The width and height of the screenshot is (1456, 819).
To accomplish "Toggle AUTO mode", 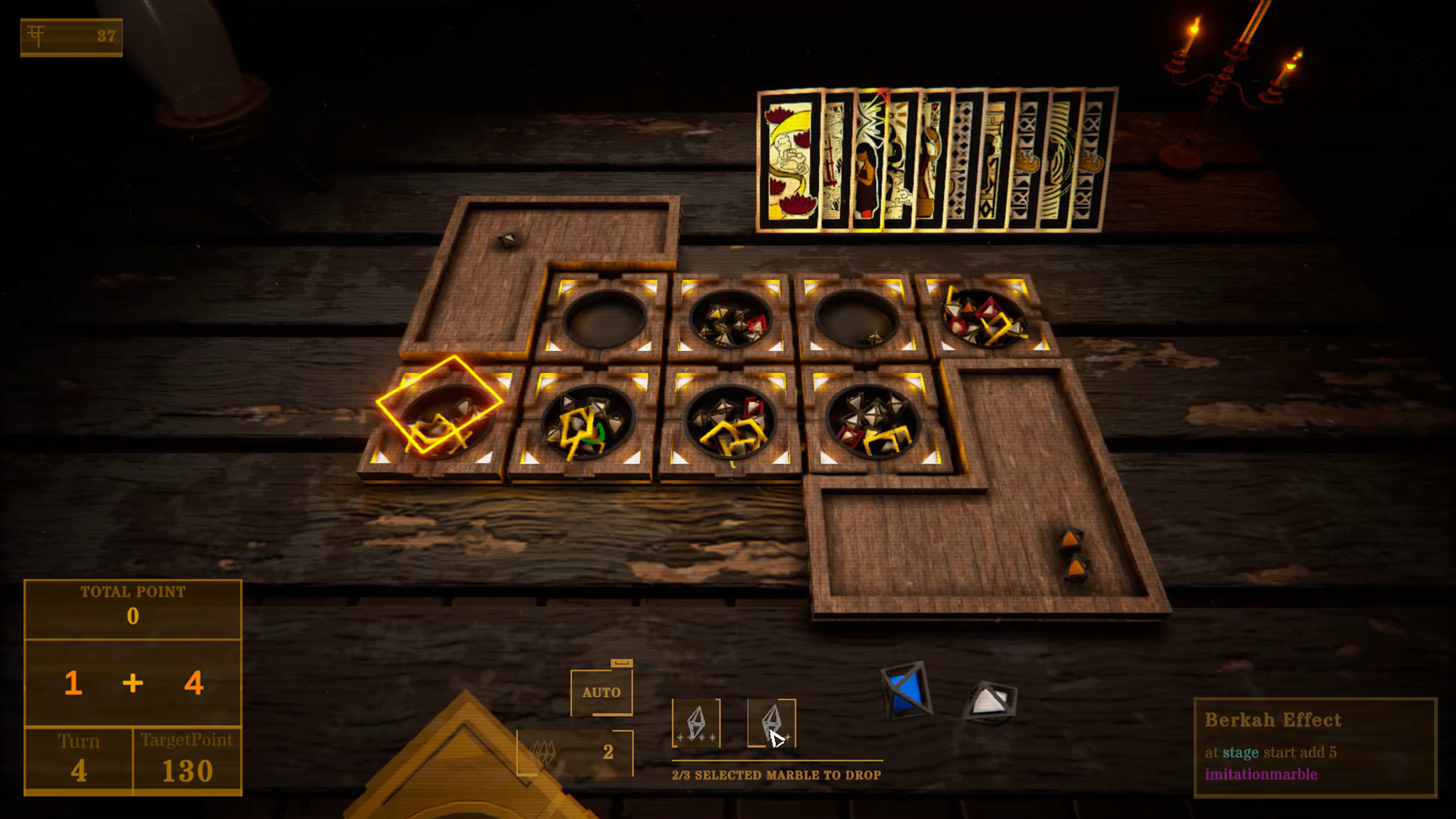I will (602, 692).
